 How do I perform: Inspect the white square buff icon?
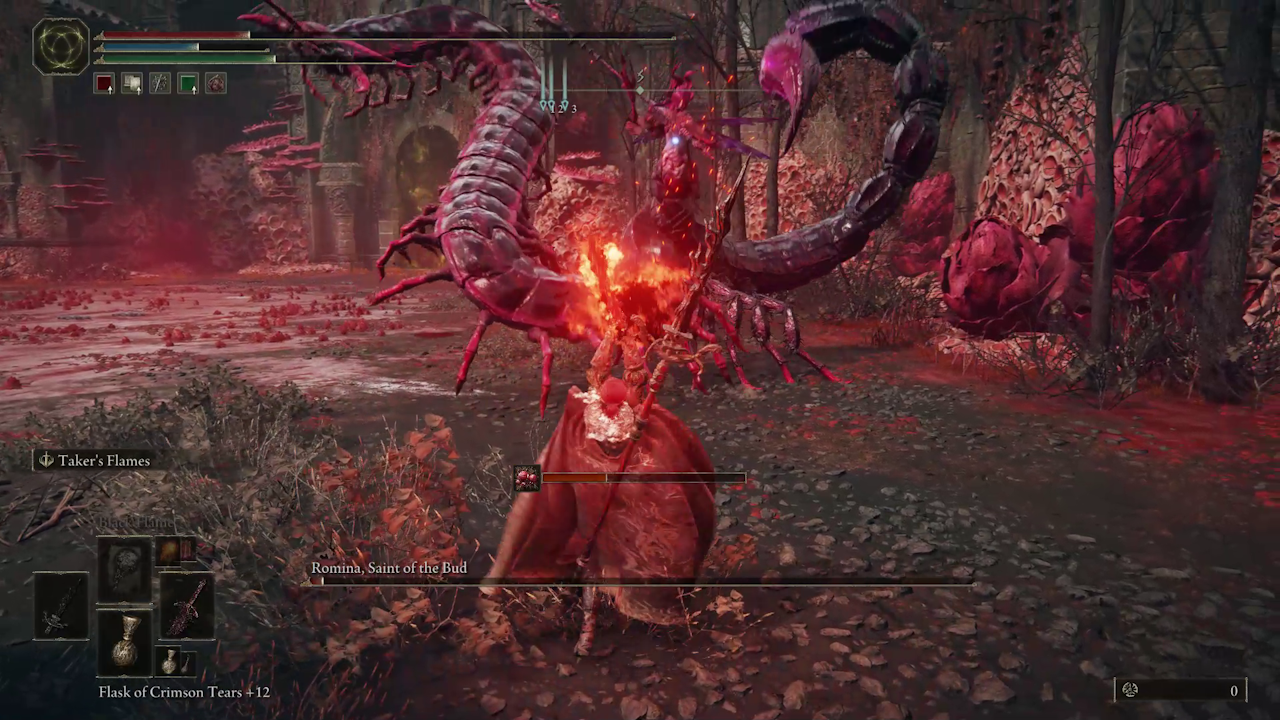(132, 84)
